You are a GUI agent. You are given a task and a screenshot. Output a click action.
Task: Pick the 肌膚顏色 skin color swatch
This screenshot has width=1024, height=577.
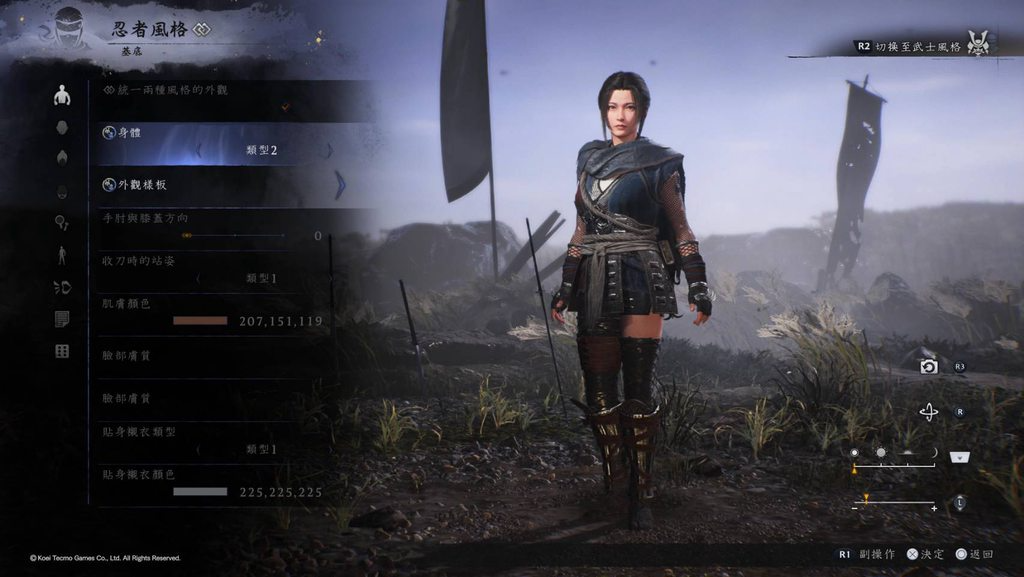tap(200, 321)
